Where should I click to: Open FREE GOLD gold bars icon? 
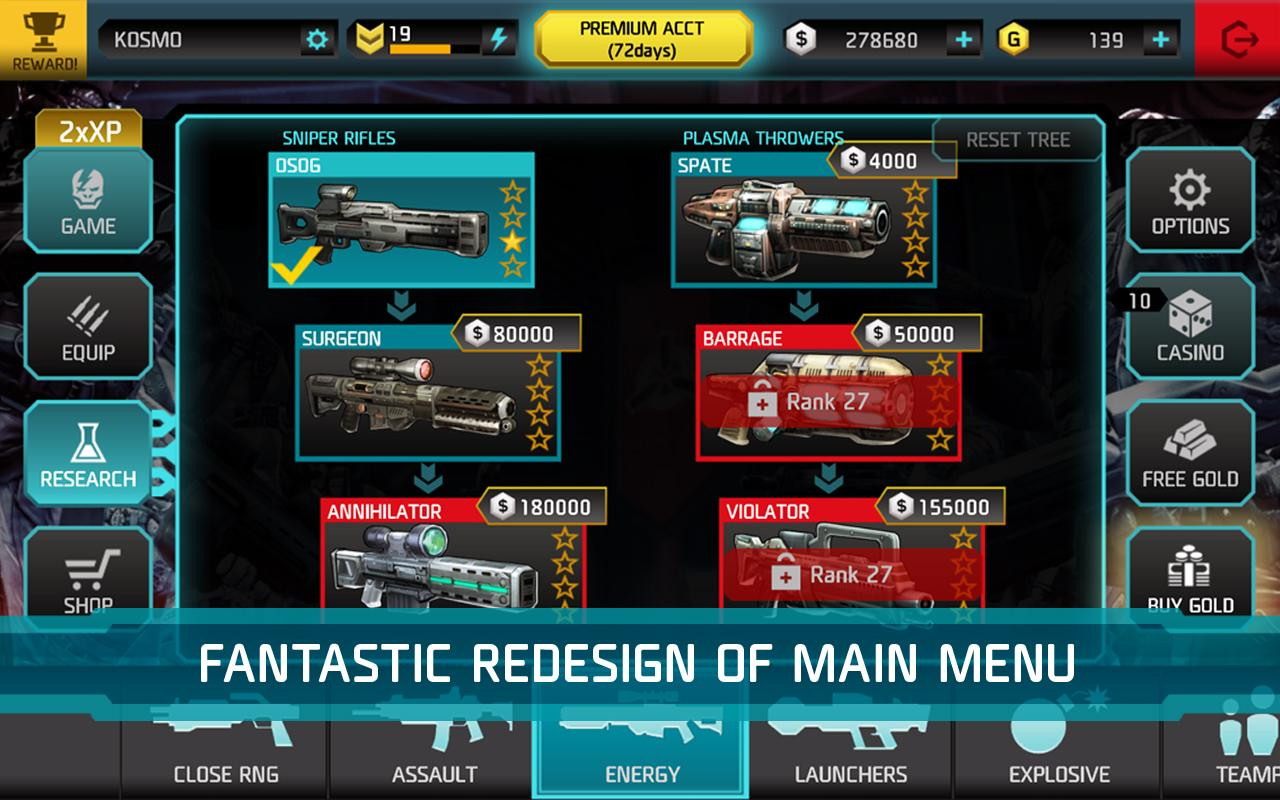click(x=1189, y=452)
